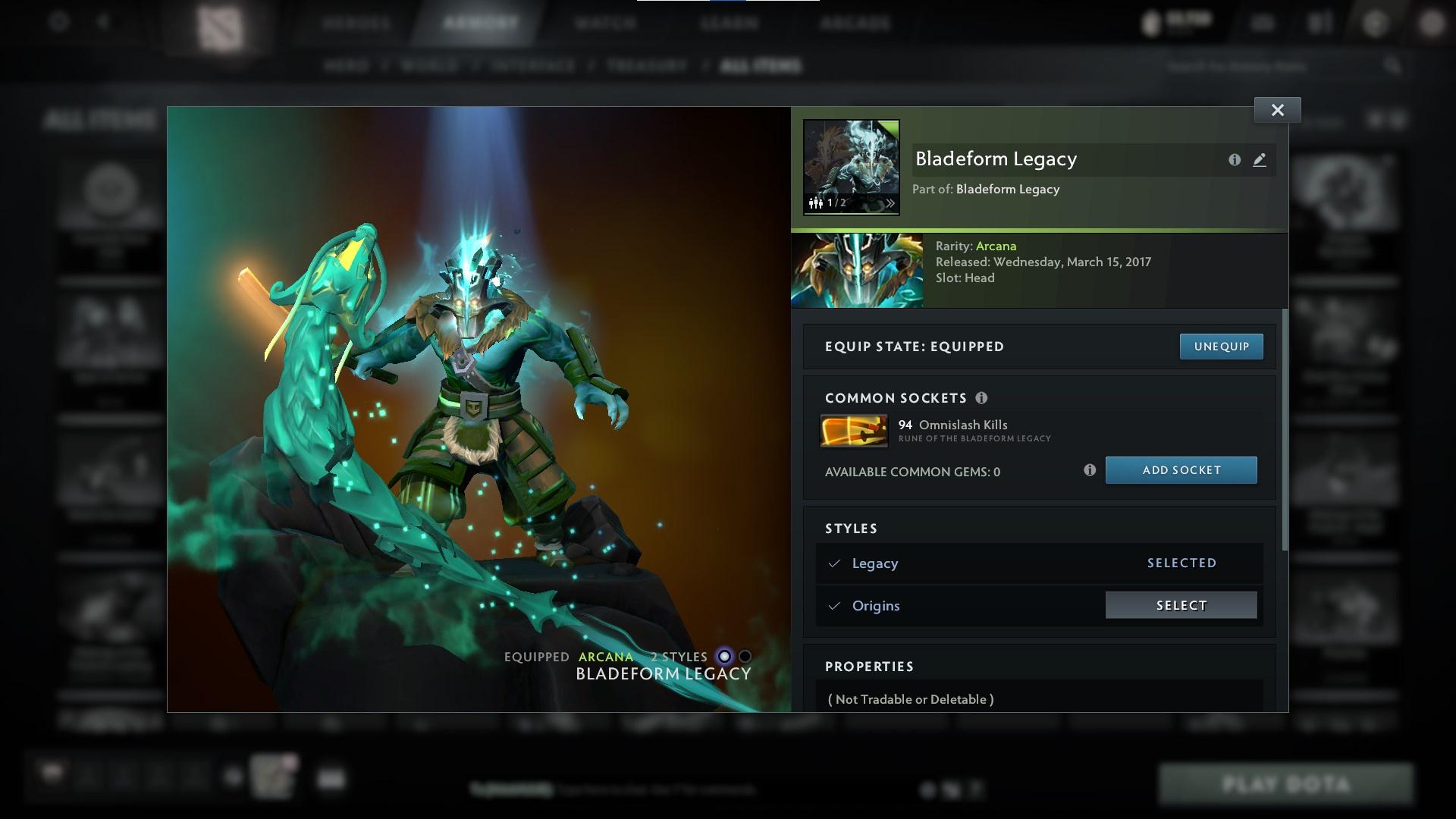This screenshot has height=819, width=1456.
Task: Click the Omnislash Kills rune gem icon
Action: click(854, 430)
